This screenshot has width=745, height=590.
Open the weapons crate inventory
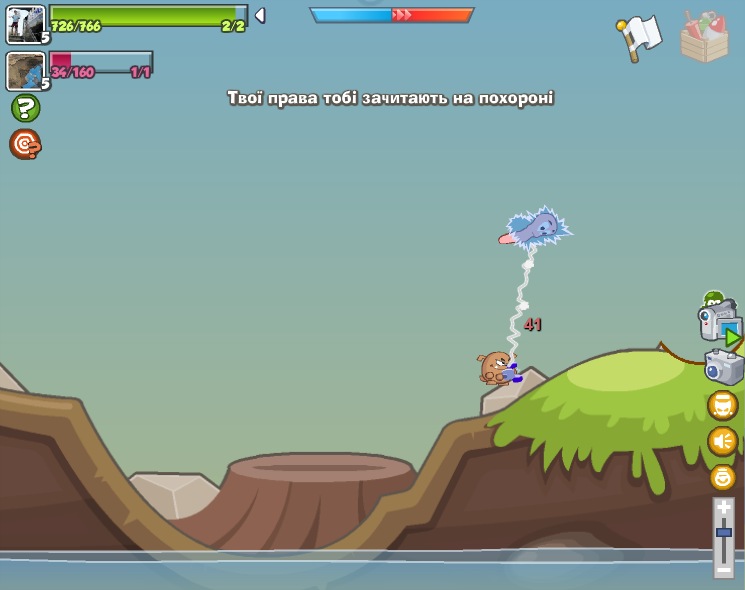pyautogui.click(x=704, y=38)
